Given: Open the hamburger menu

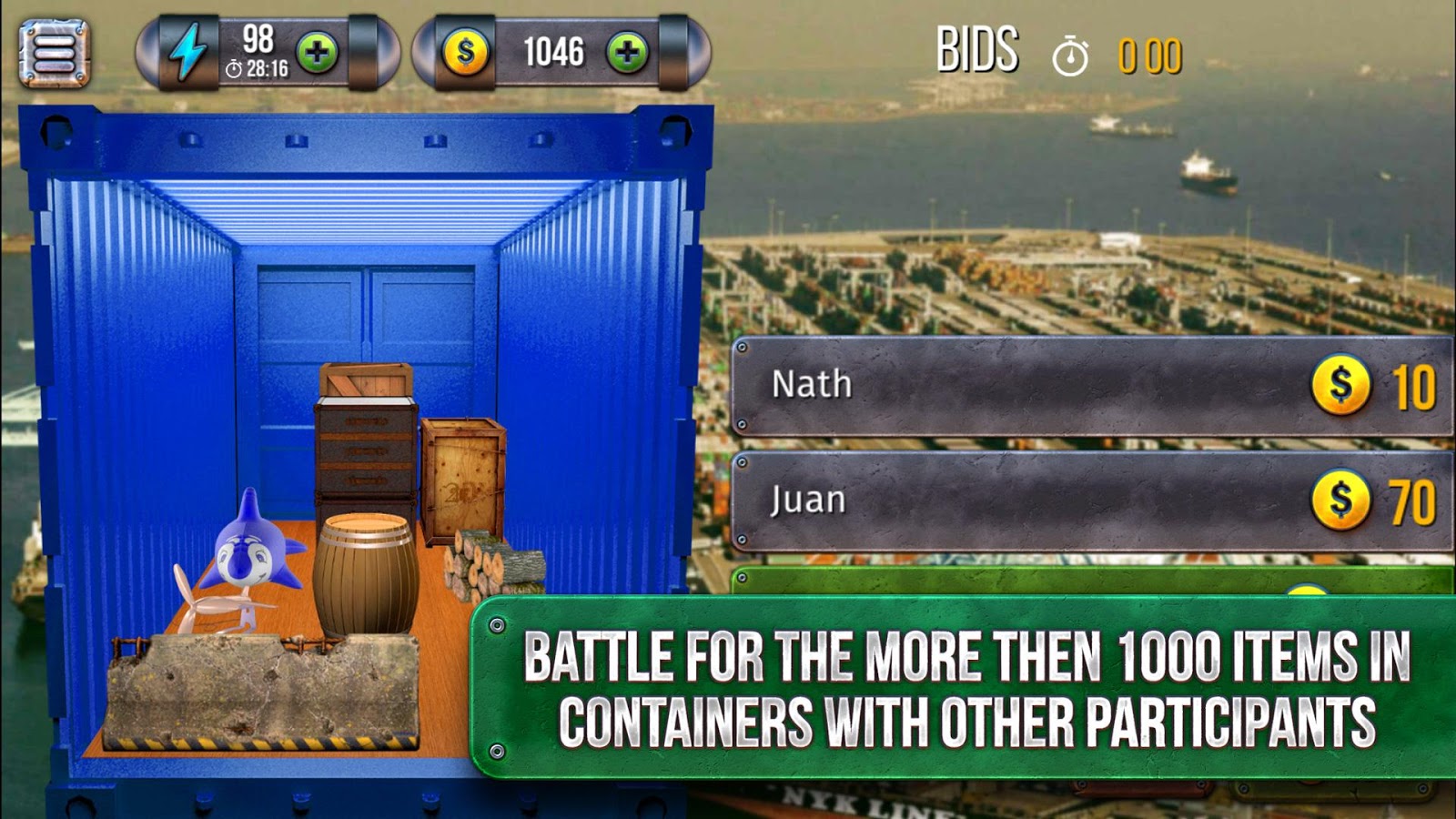Looking at the screenshot, I should pos(55,54).
